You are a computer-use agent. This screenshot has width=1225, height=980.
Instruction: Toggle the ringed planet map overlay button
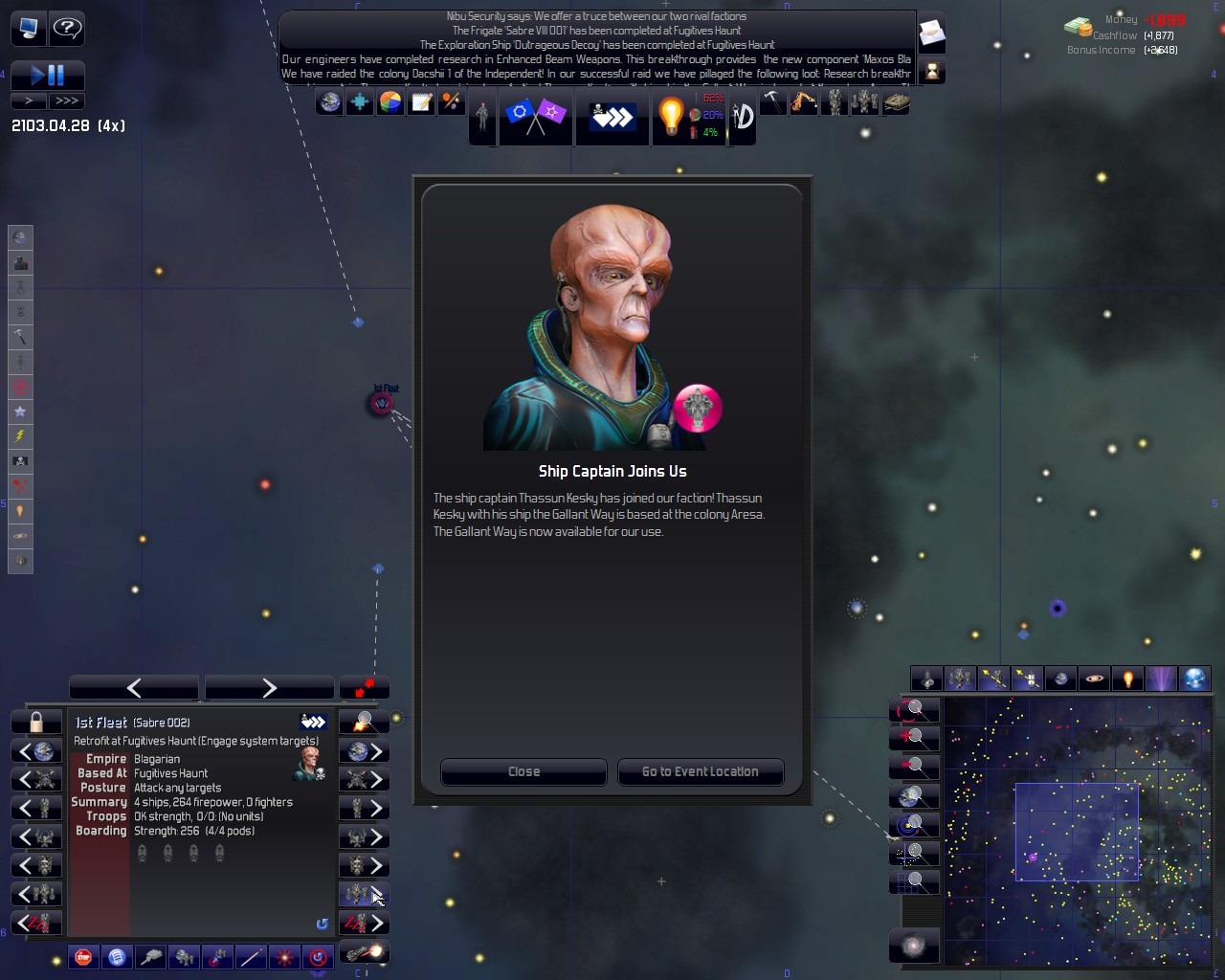1094,679
